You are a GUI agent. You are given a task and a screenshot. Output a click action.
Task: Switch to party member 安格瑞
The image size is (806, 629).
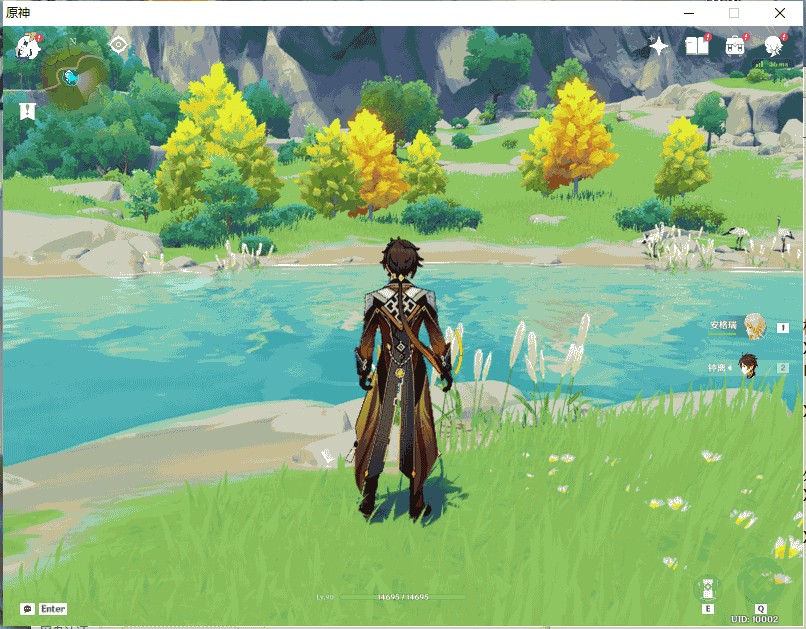[754, 326]
